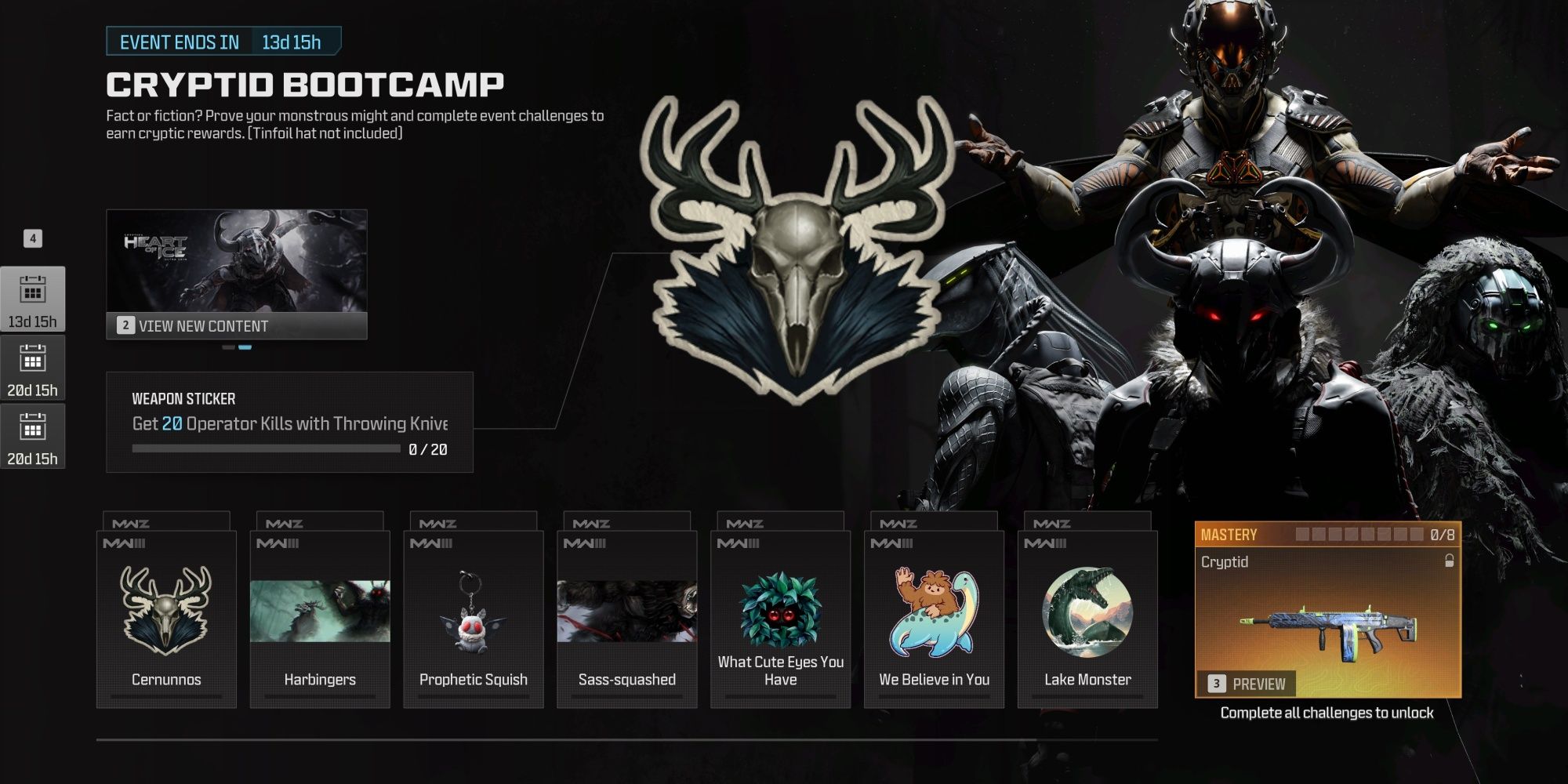This screenshot has width=1568, height=784.
Task: Open the Heart of Ice banner thumbnail
Action: [238, 259]
